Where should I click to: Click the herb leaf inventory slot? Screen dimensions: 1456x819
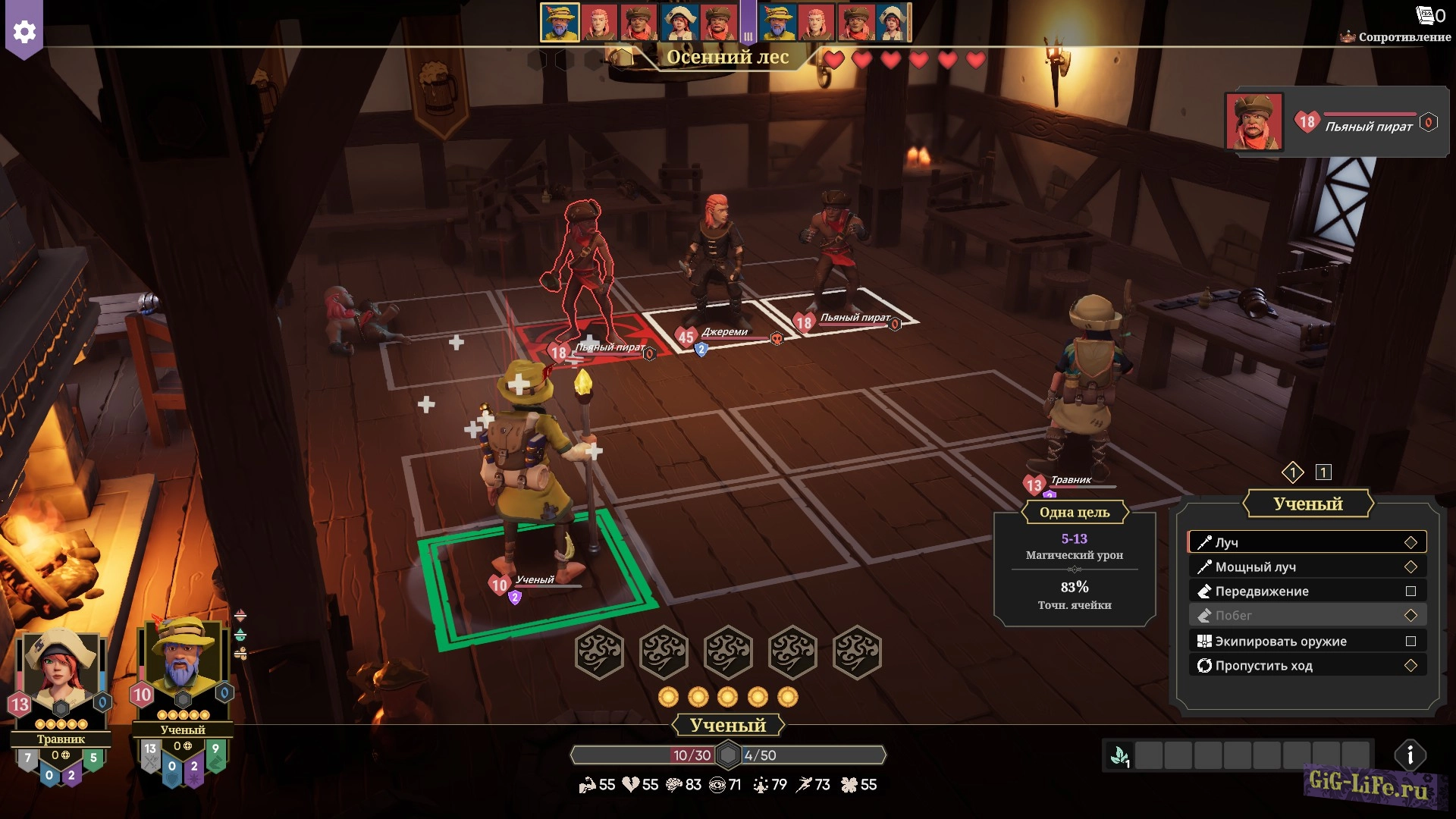point(1120,755)
